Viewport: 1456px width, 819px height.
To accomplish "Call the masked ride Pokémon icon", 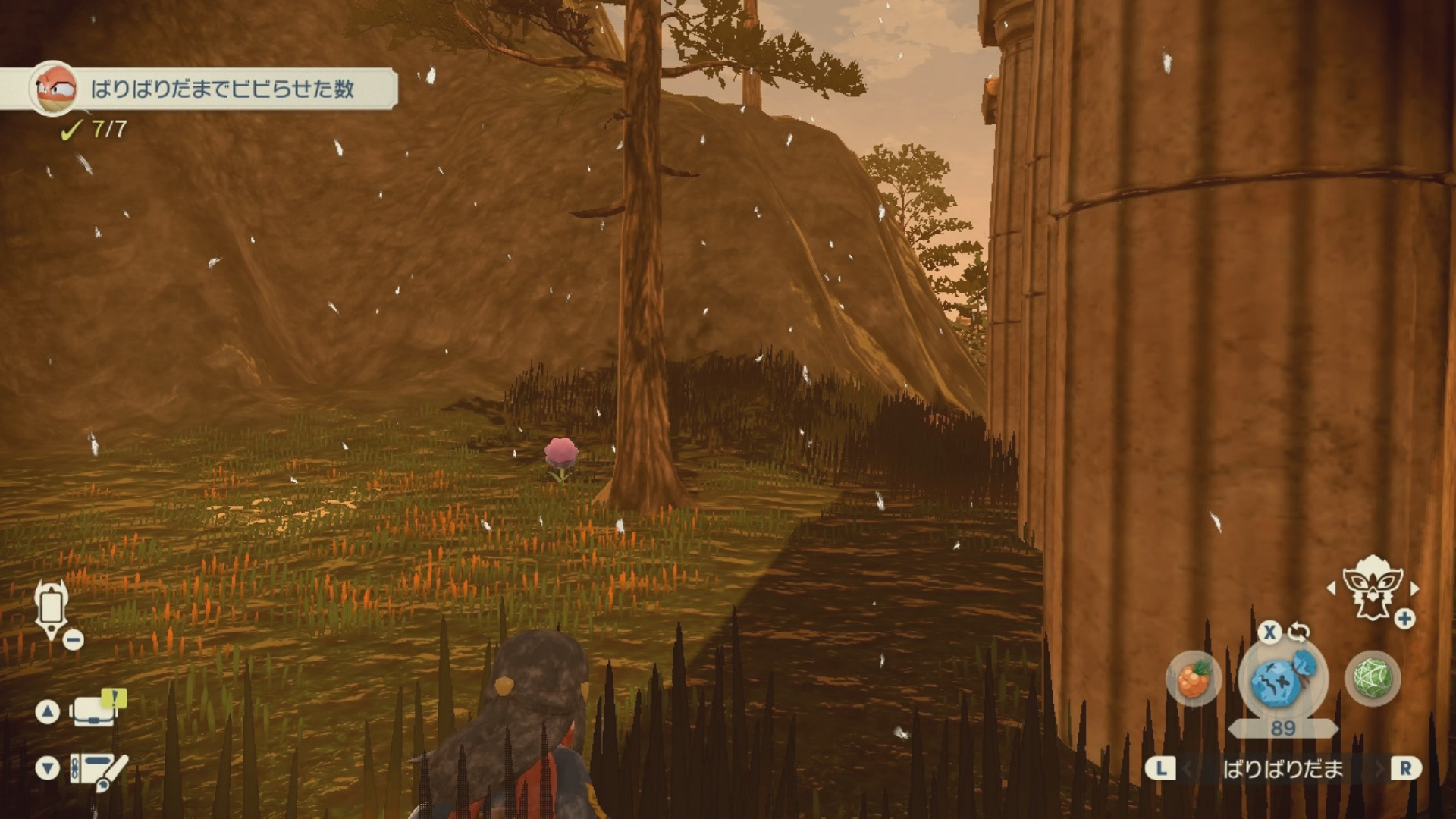I will tap(1371, 586).
